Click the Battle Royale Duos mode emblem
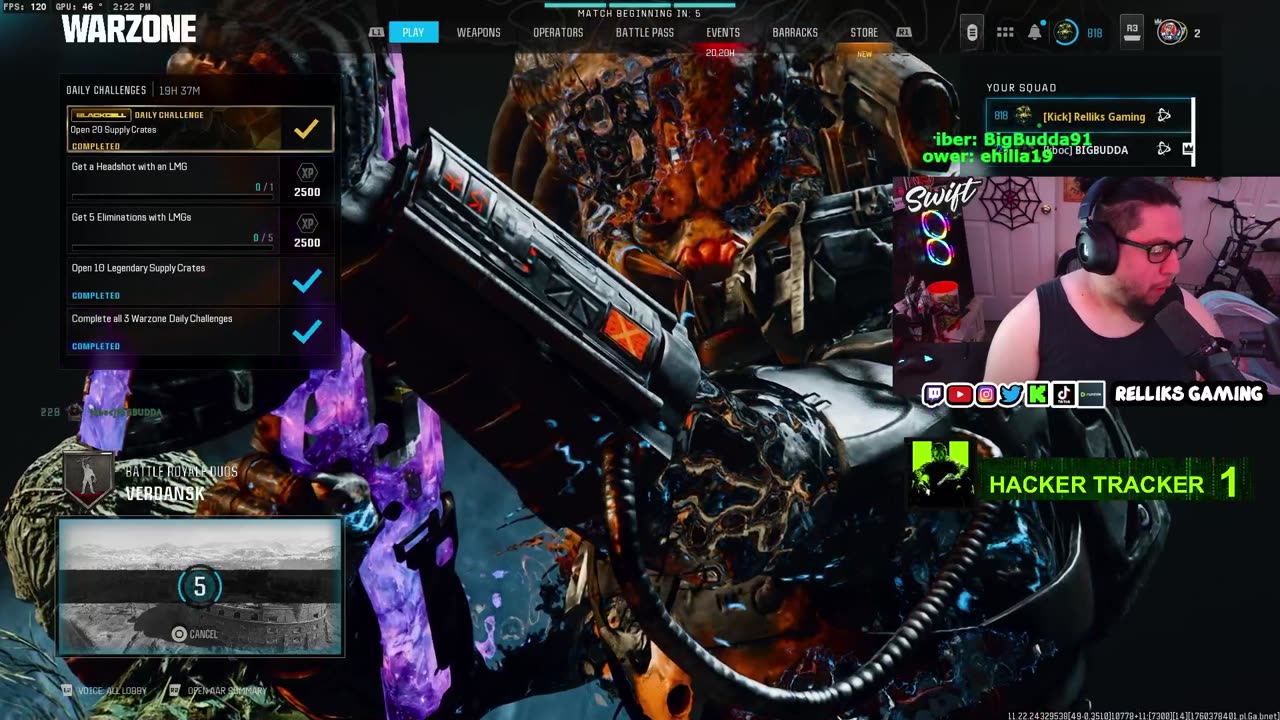This screenshot has width=1280, height=720. (87, 480)
